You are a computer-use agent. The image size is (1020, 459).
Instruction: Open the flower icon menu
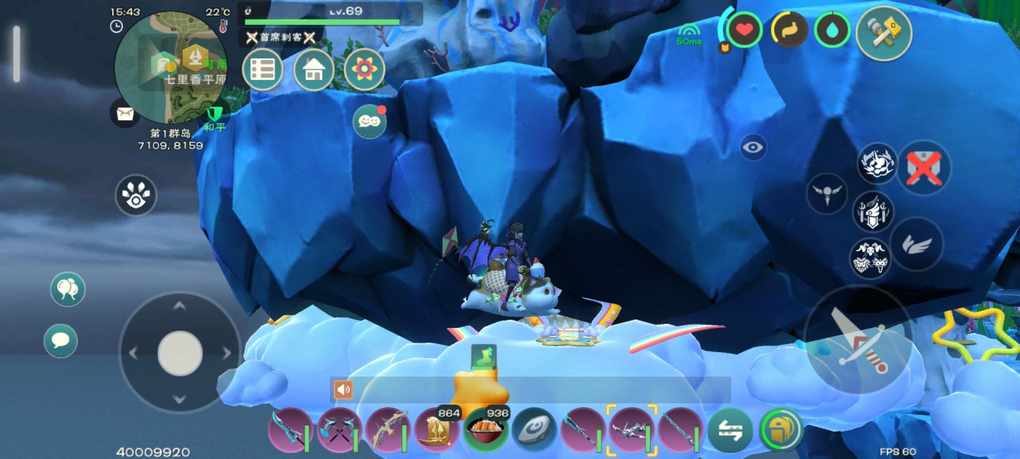(364, 70)
